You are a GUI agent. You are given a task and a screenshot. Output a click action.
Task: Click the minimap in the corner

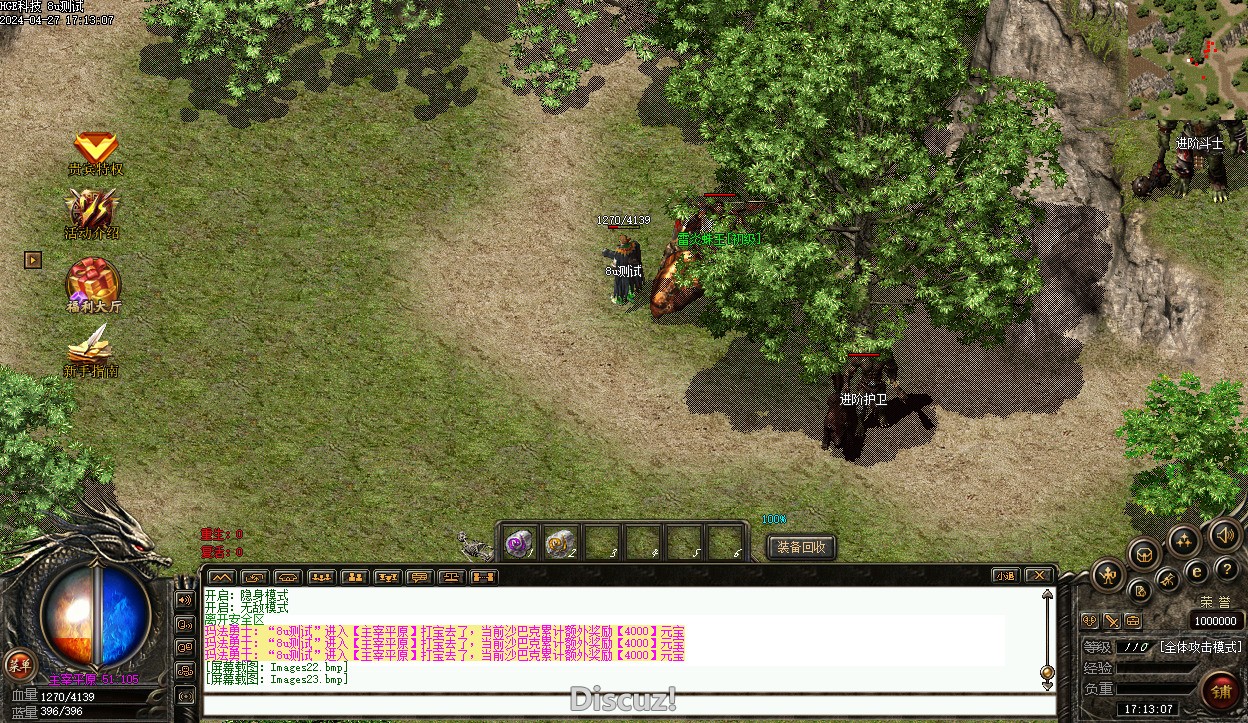(x=1188, y=59)
